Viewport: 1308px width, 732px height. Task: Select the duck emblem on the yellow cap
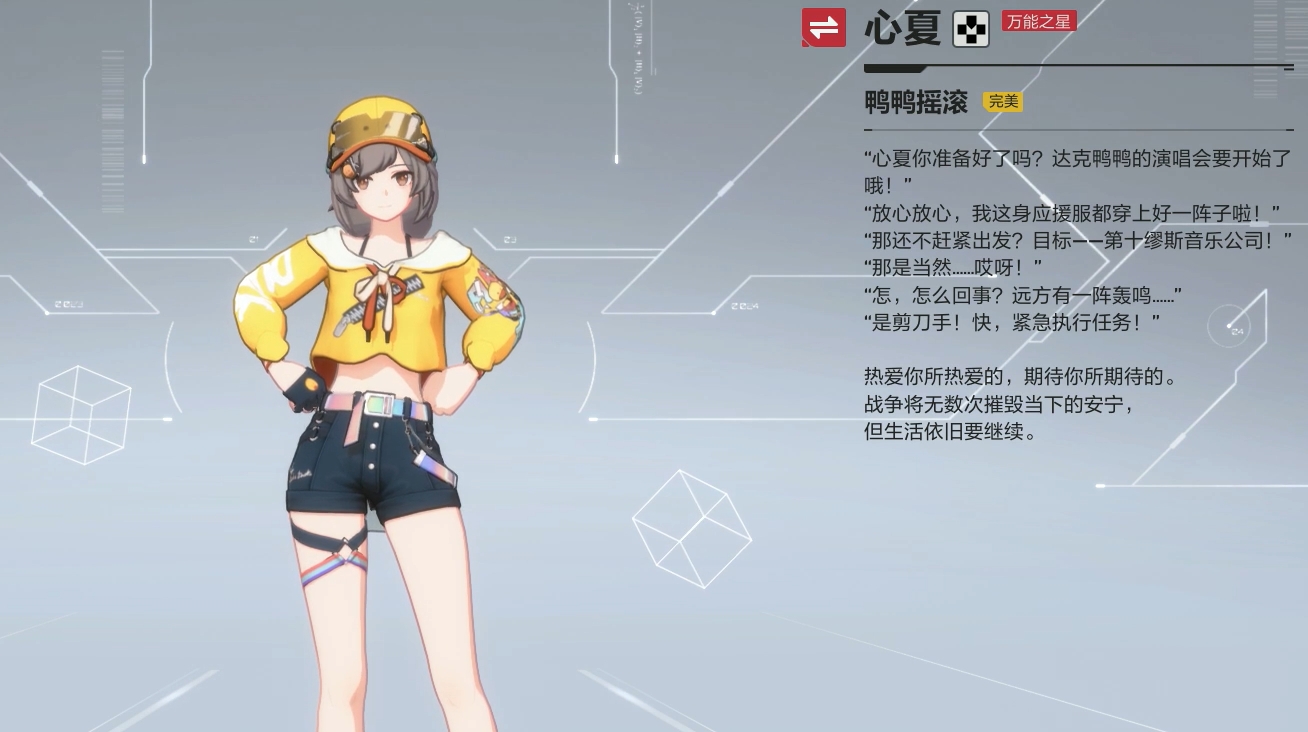tap(346, 172)
